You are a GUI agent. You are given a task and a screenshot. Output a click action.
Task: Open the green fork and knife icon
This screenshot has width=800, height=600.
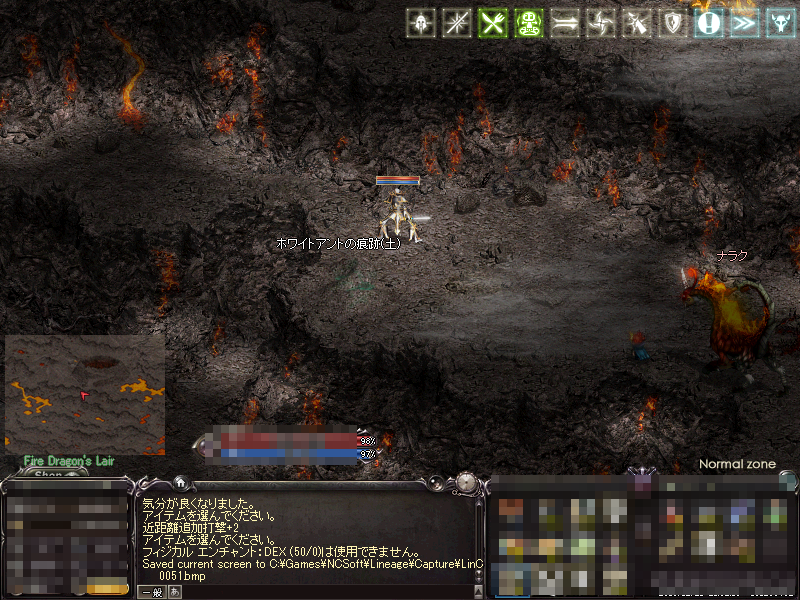[x=493, y=23]
